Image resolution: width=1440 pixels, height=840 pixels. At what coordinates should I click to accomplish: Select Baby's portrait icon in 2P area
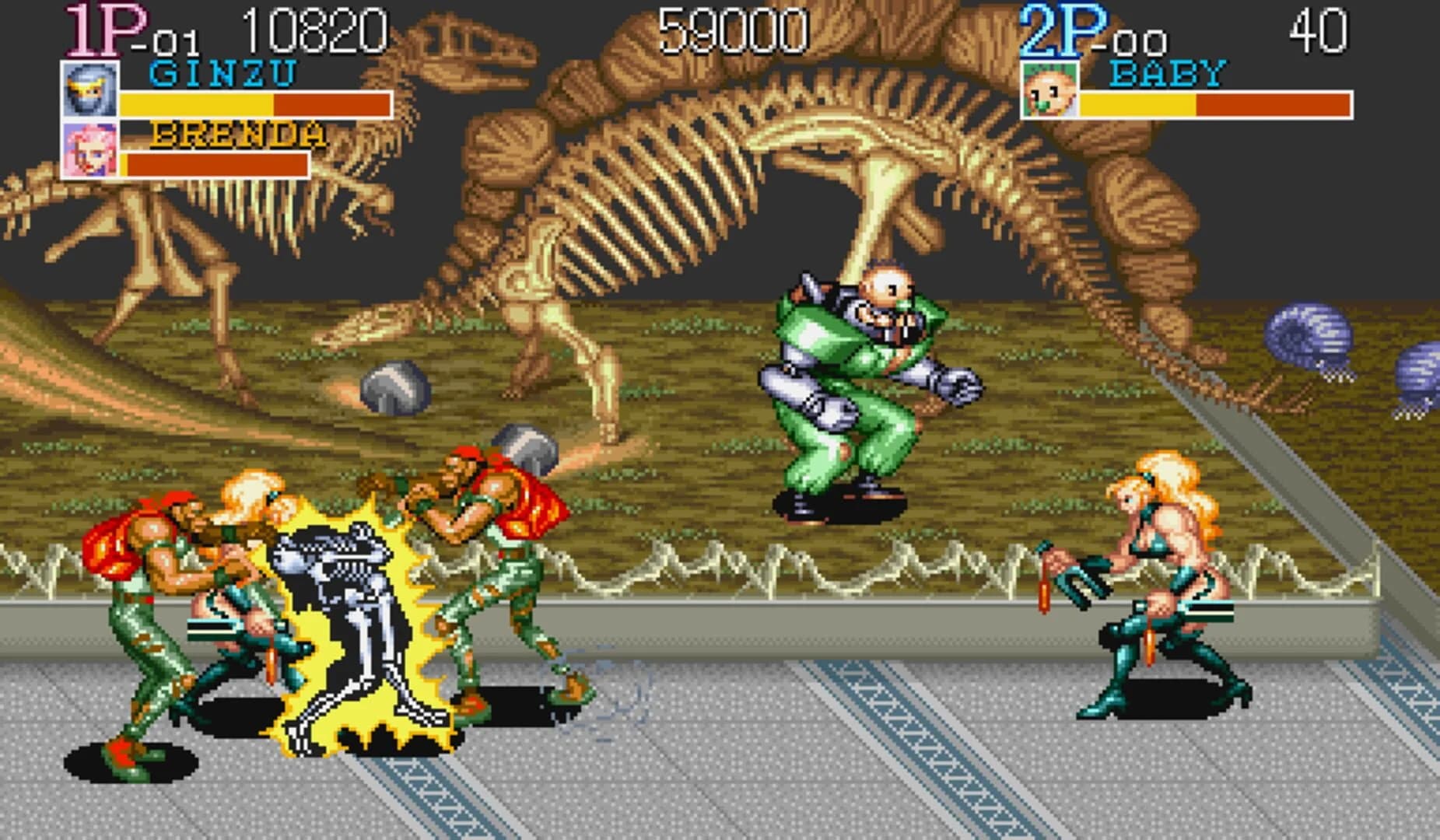(1049, 87)
